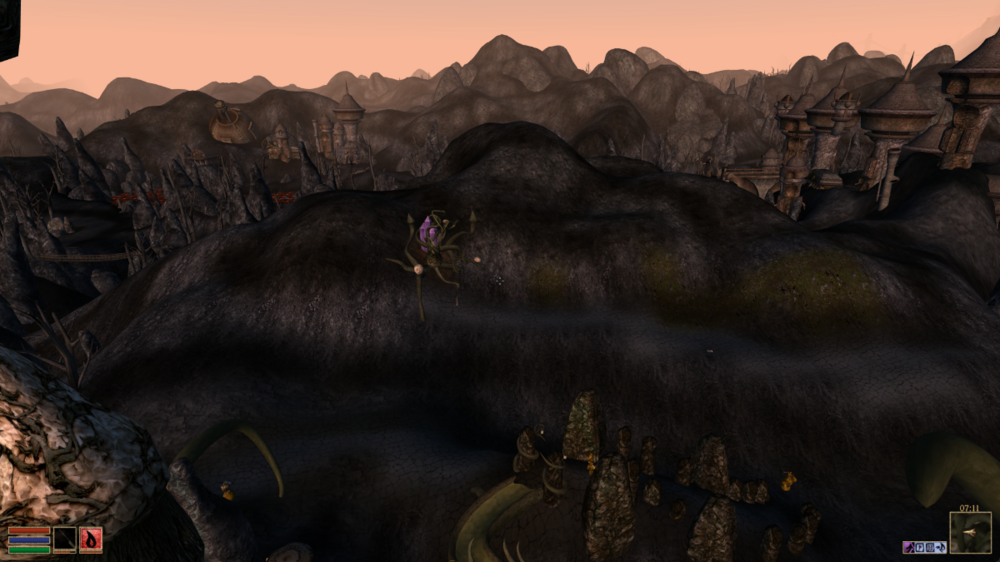Select the red flame spell icon
Viewport: 1000px width, 562px height.
click(91, 540)
